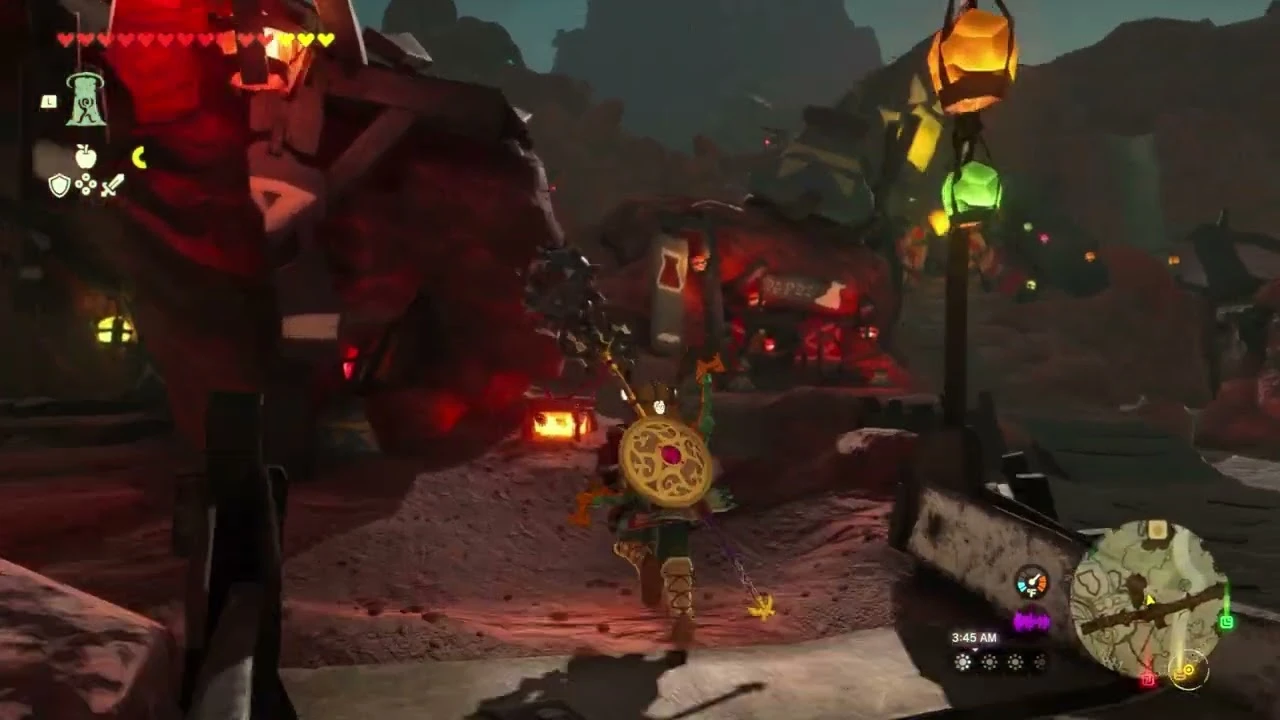The image size is (1280, 720).
Task: Select the tower ability icon near the L button
Action: 85,101
